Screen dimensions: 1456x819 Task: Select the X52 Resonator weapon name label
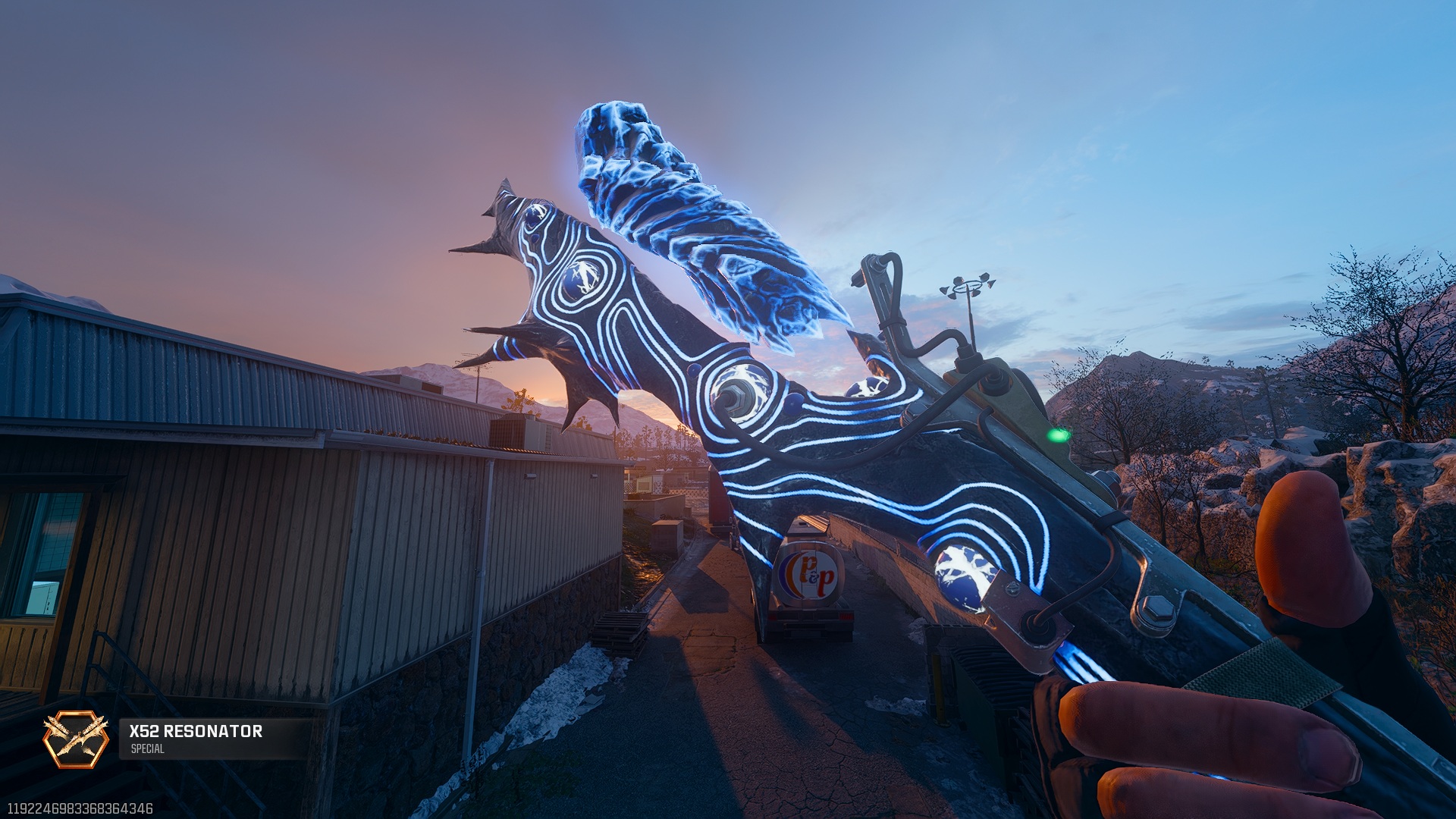click(196, 731)
